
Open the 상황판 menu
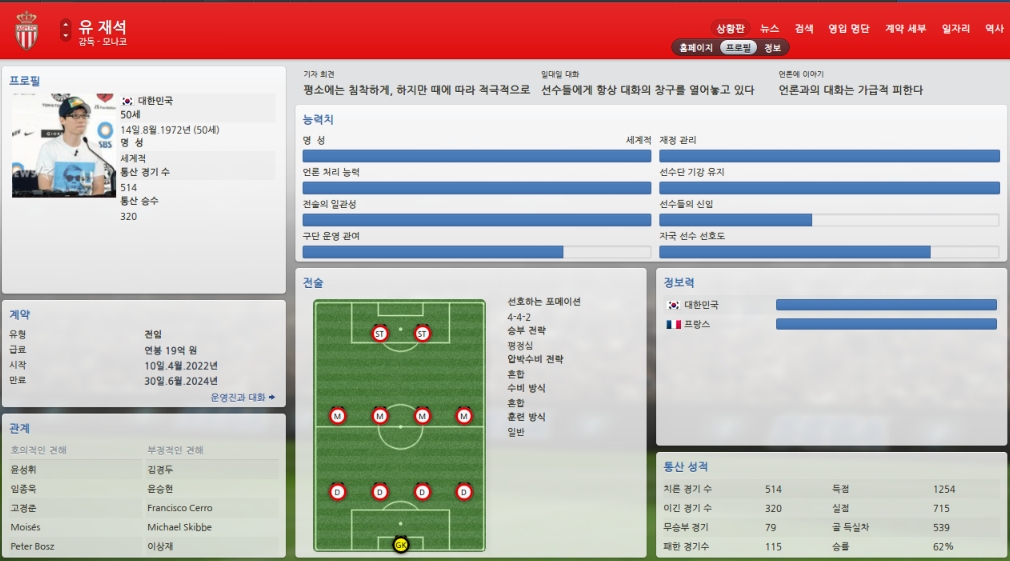(x=729, y=29)
